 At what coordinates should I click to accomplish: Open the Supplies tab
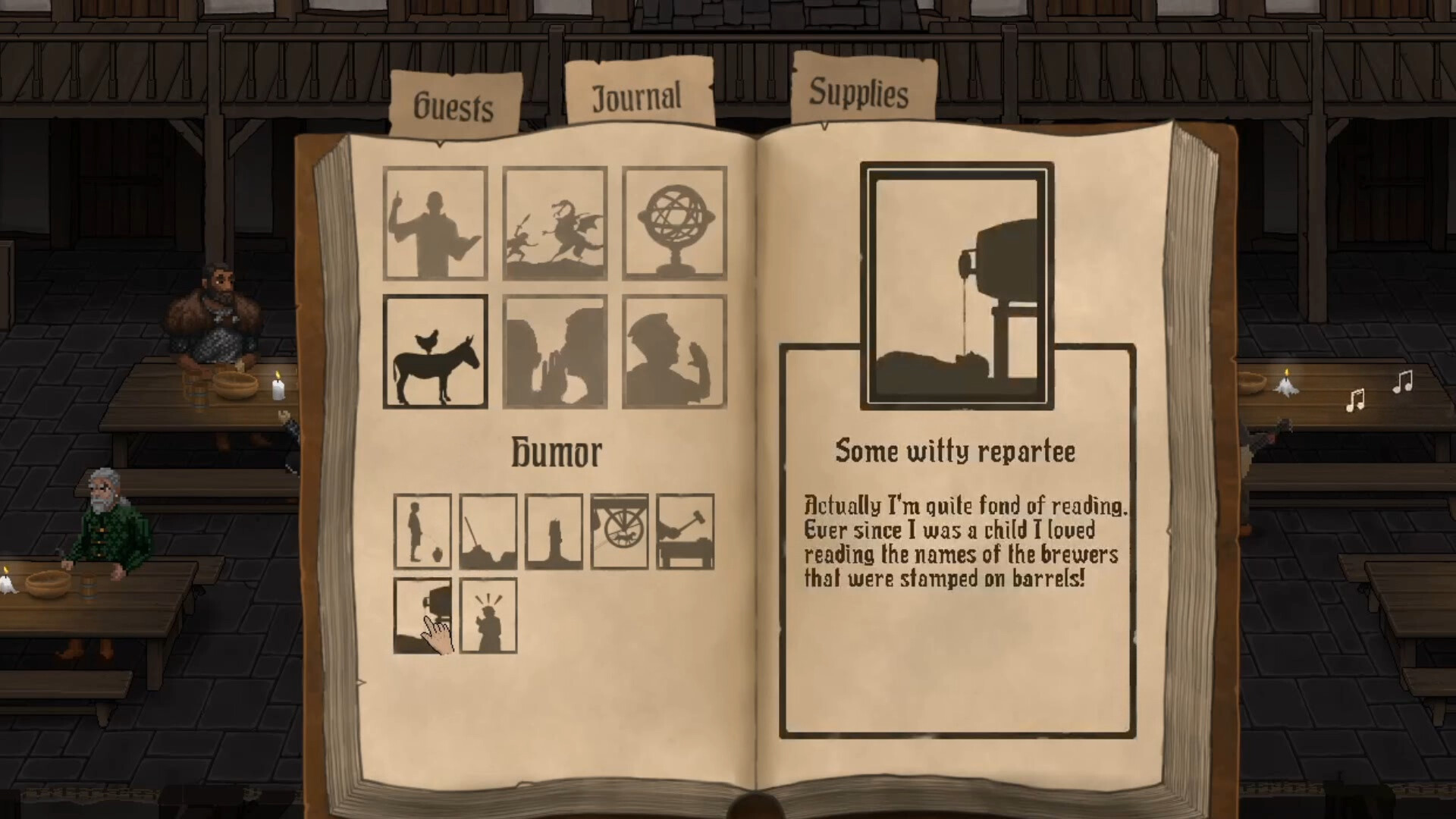point(858,94)
